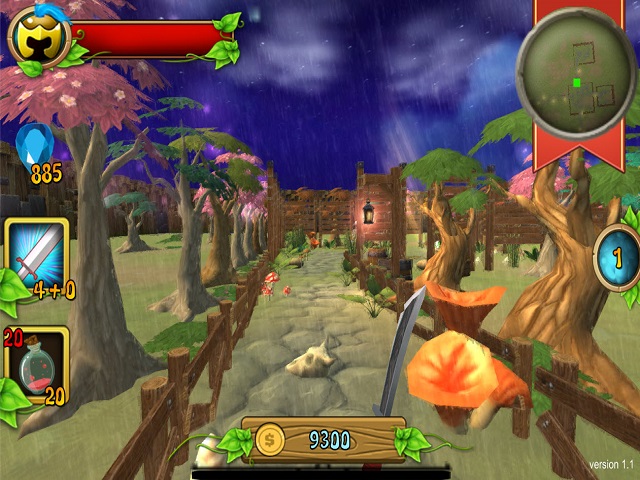Tap the player portrait emblem
Image resolution: width=640 pixels, height=480 pixels.
point(38,38)
